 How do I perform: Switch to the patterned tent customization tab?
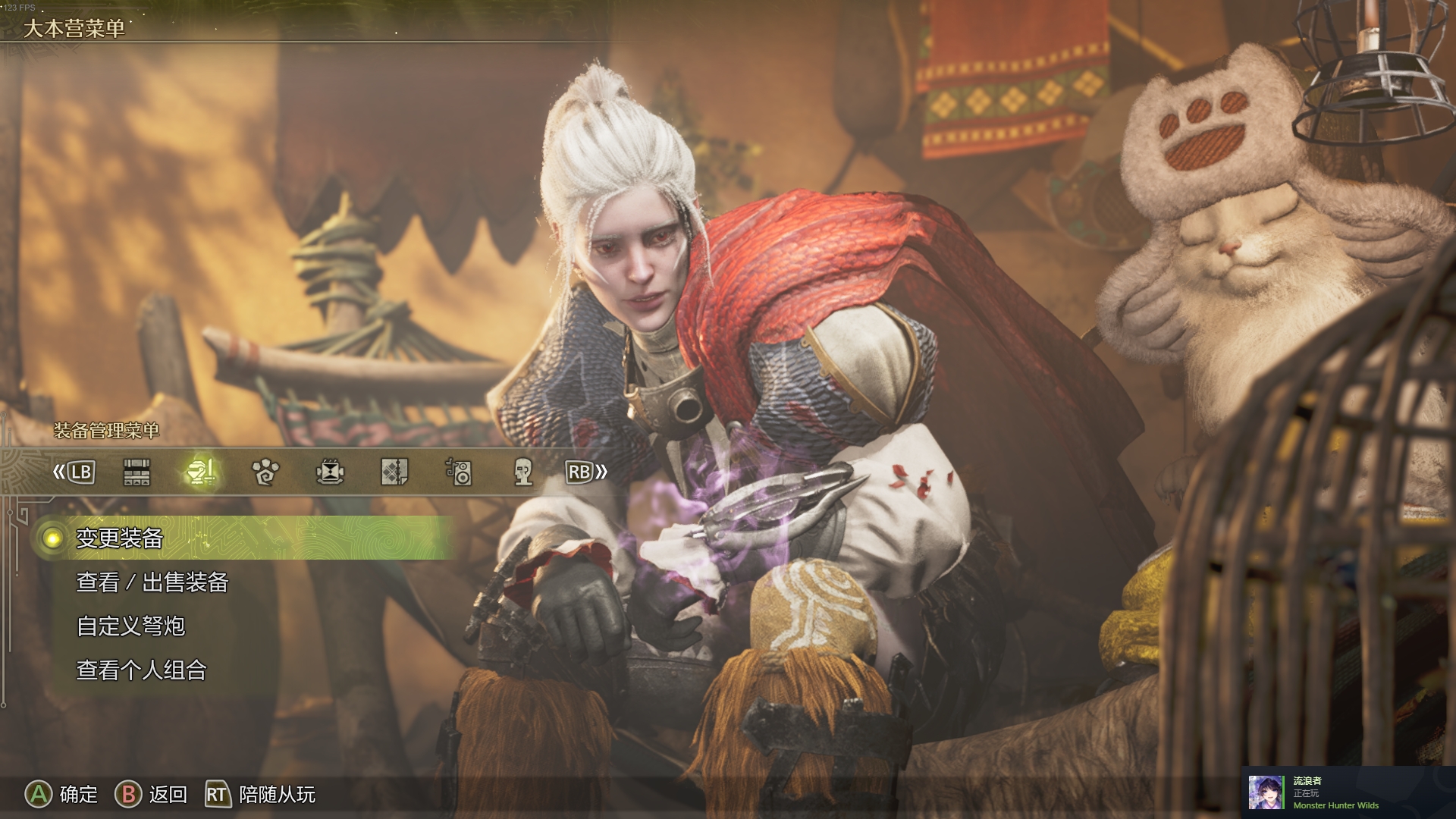click(x=394, y=472)
